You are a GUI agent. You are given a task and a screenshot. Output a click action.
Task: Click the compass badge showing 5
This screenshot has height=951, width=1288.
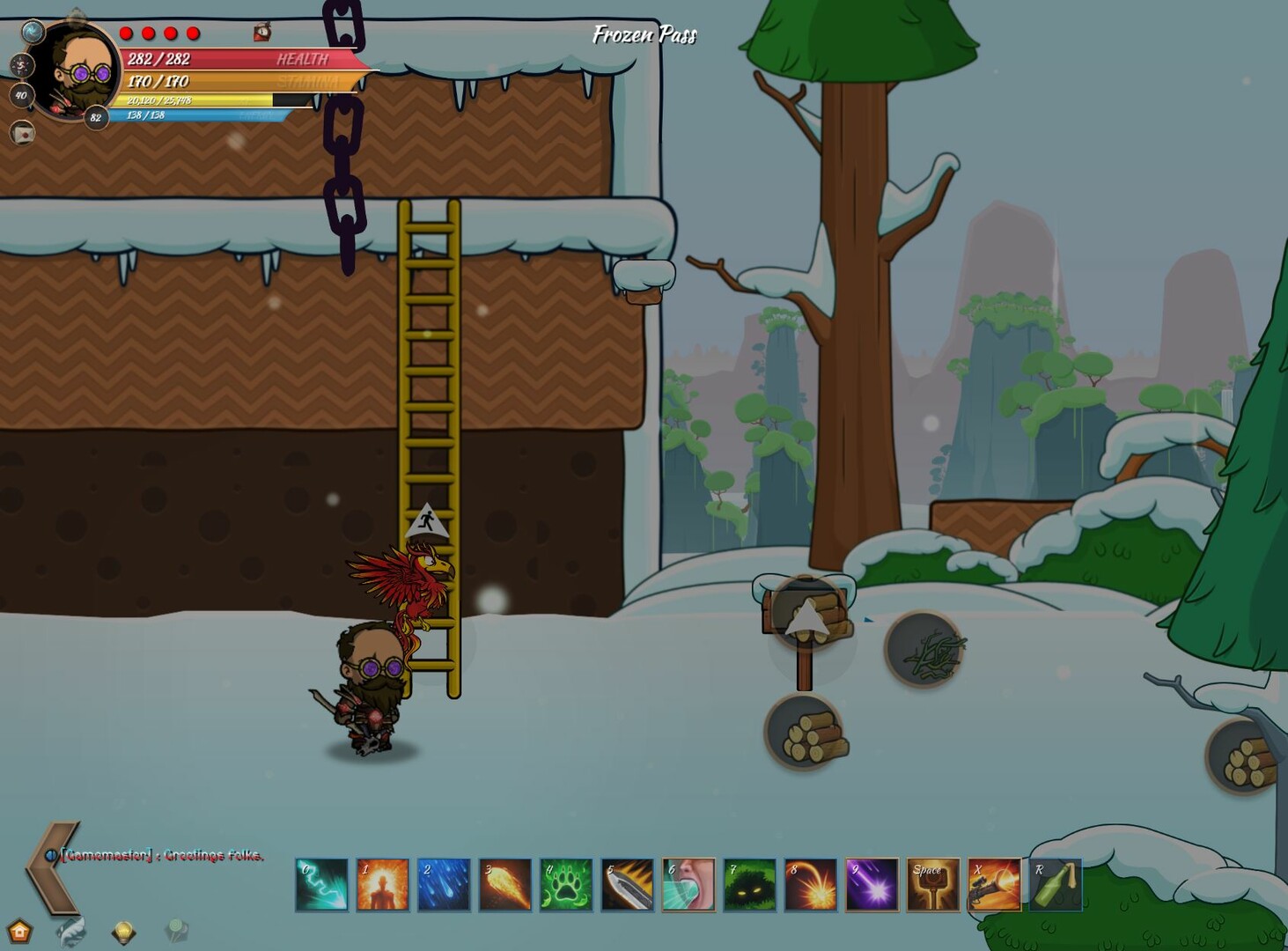tap(23, 65)
